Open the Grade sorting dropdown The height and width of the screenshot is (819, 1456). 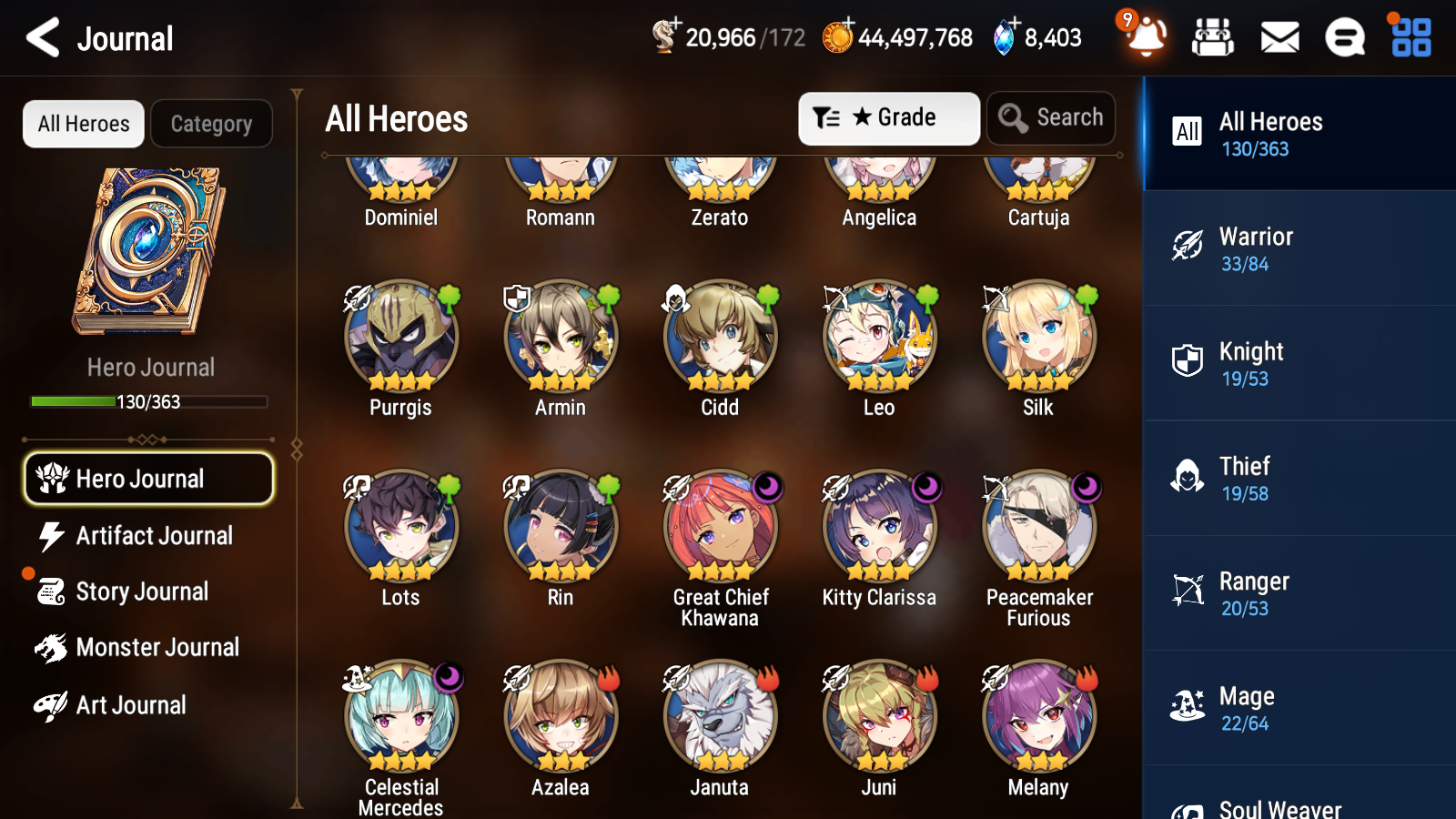coord(888,117)
